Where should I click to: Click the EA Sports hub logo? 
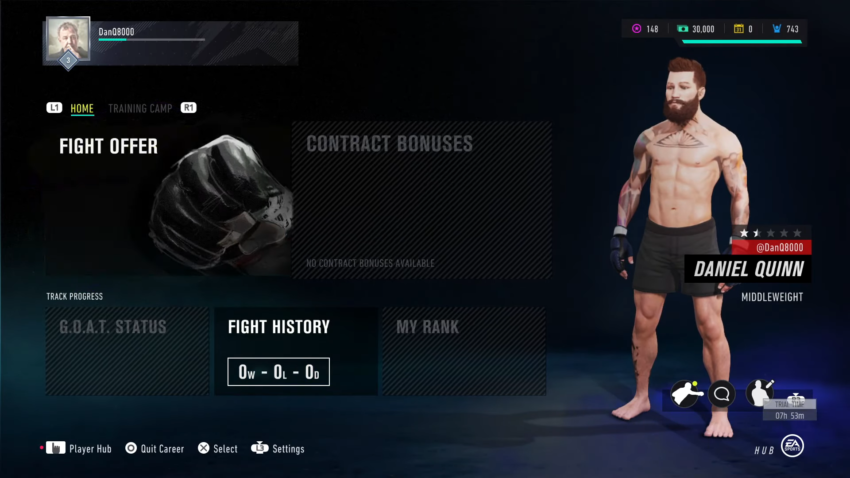click(792, 446)
